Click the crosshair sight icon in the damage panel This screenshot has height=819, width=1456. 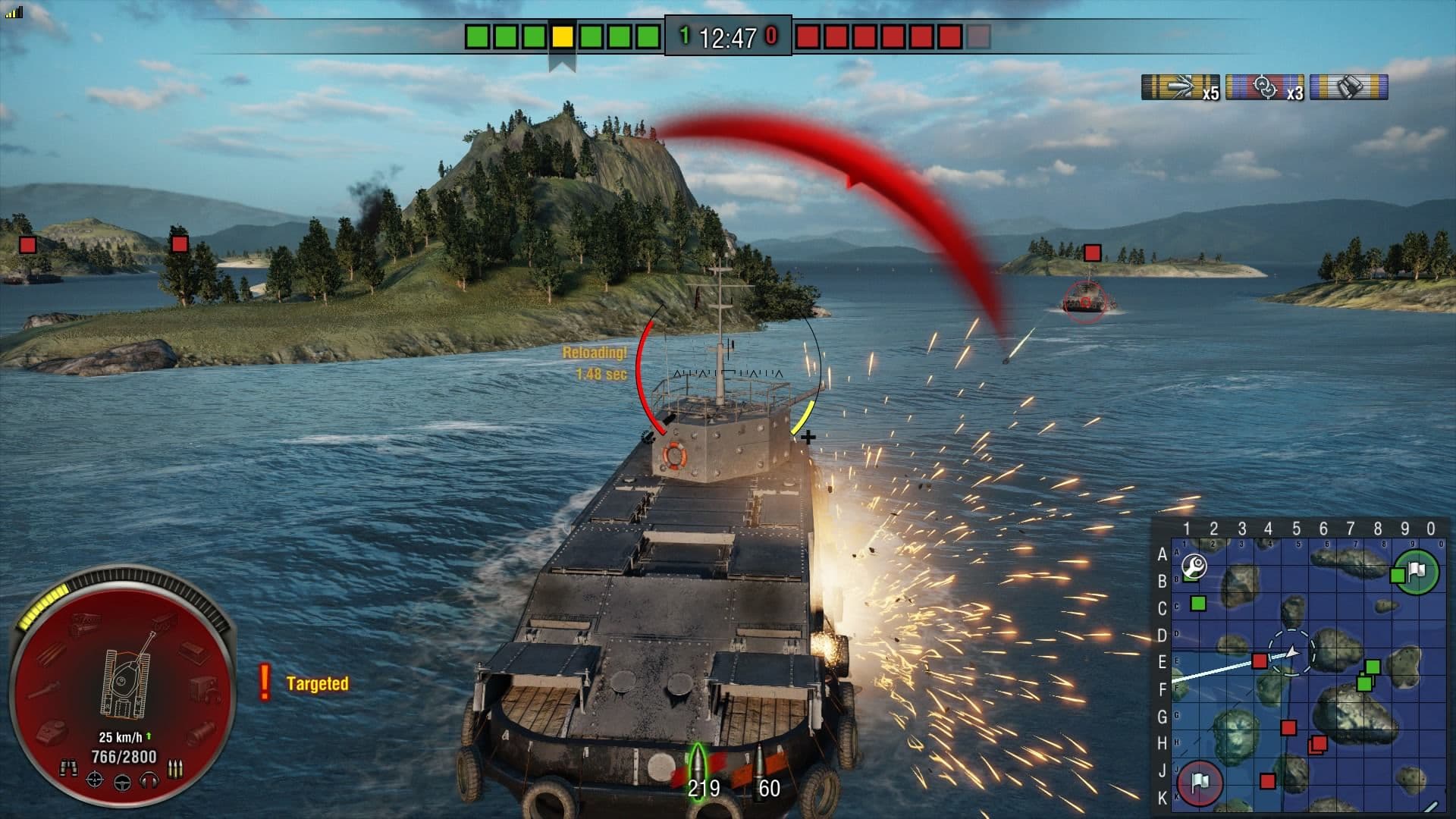(95, 781)
